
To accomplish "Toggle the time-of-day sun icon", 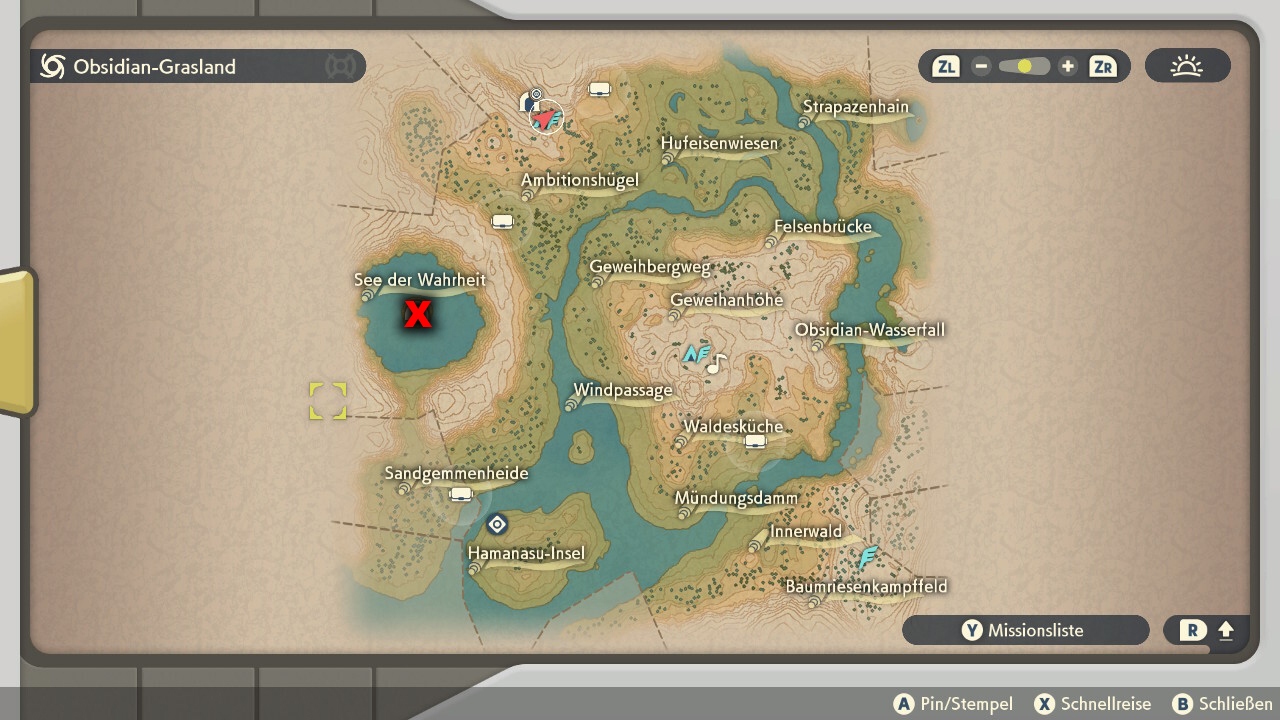I will (x=1187, y=67).
